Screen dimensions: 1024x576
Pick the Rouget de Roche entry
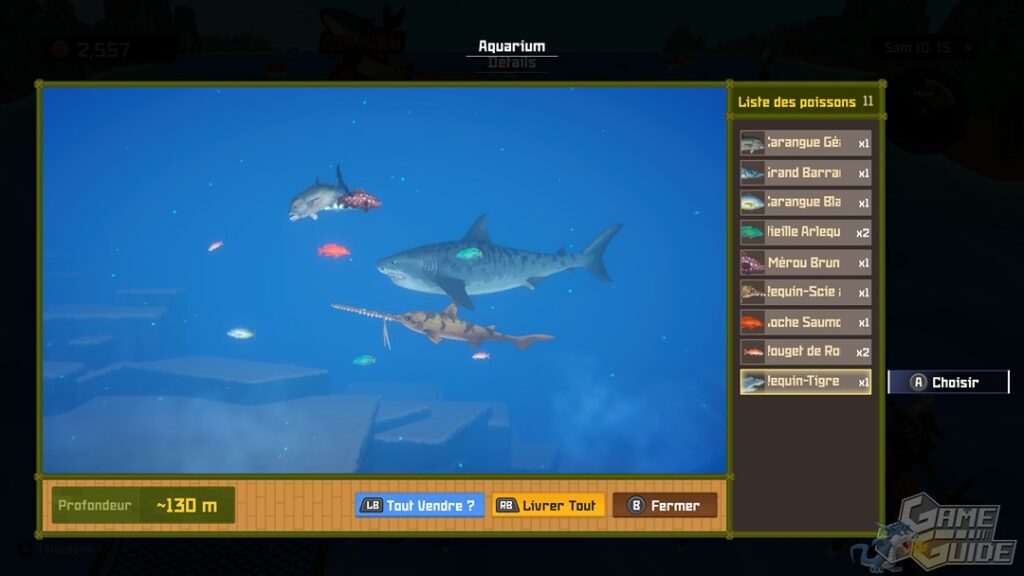click(x=805, y=352)
